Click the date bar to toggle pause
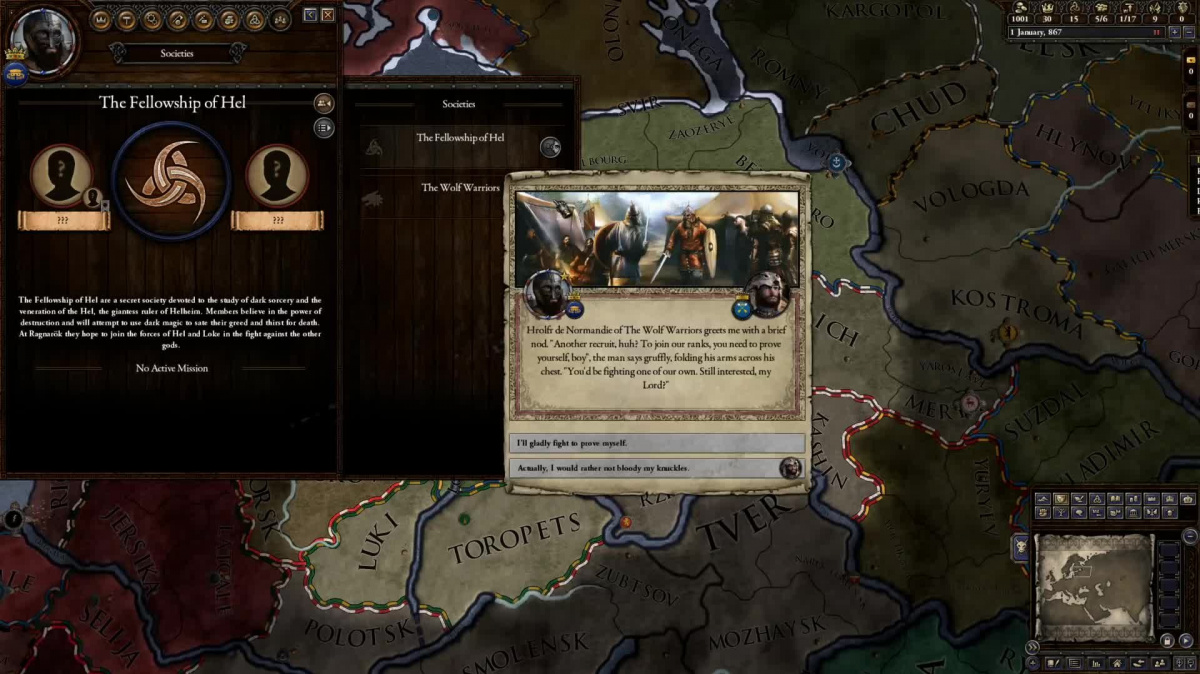Viewport: 1200px width, 674px height. click(1080, 32)
